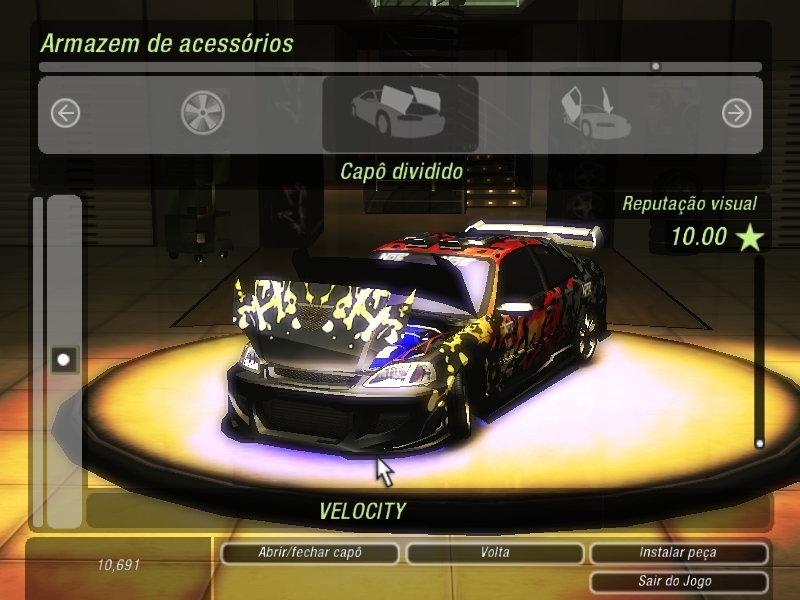Quit via the Sair do Jogo button
The image size is (800, 600).
tap(678, 581)
